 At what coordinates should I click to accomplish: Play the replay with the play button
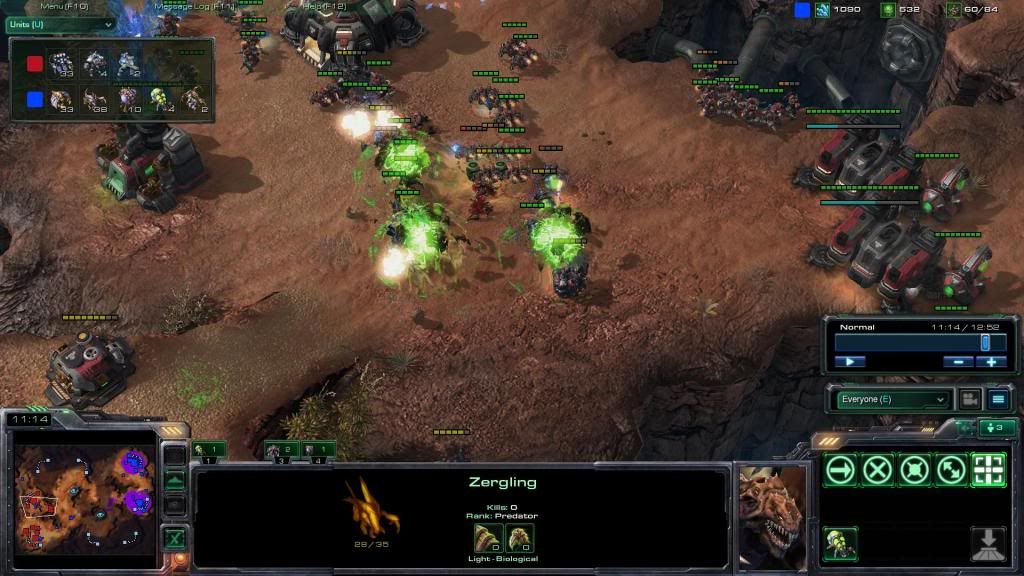click(849, 362)
